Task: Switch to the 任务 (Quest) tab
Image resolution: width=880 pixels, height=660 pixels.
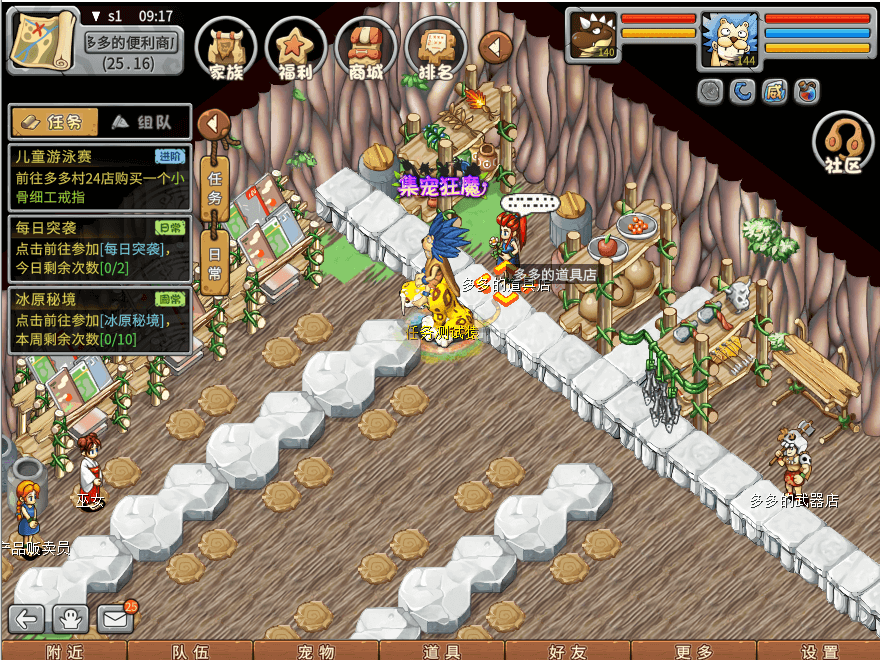Action: pos(55,122)
